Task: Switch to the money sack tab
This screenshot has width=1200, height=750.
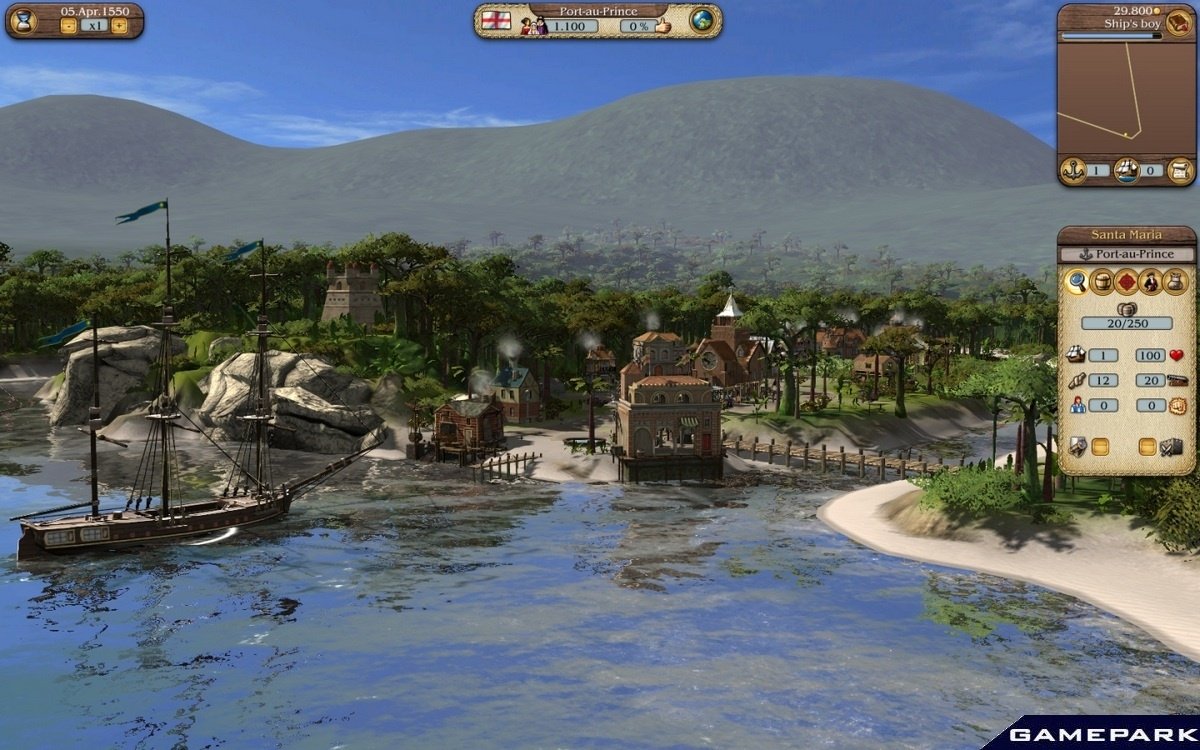Action: (x=1176, y=282)
